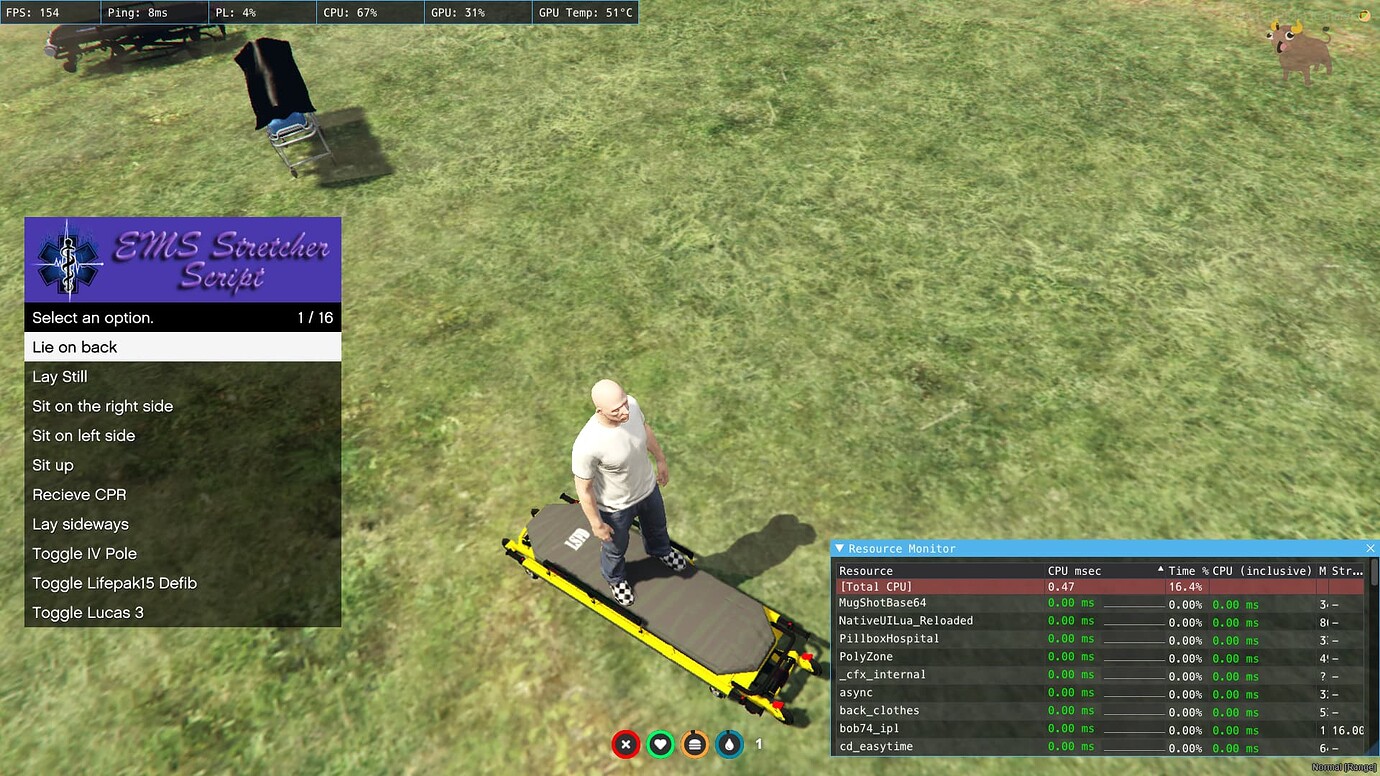
Task: Click the orange hunger burger icon
Action: coord(694,745)
